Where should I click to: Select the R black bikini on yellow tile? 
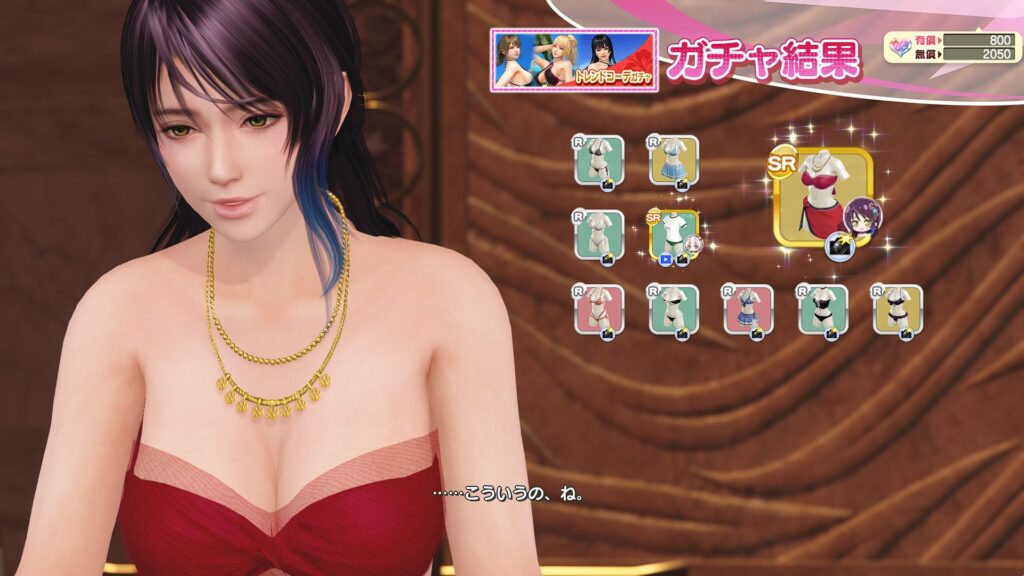pyautogui.click(x=897, y=309)
